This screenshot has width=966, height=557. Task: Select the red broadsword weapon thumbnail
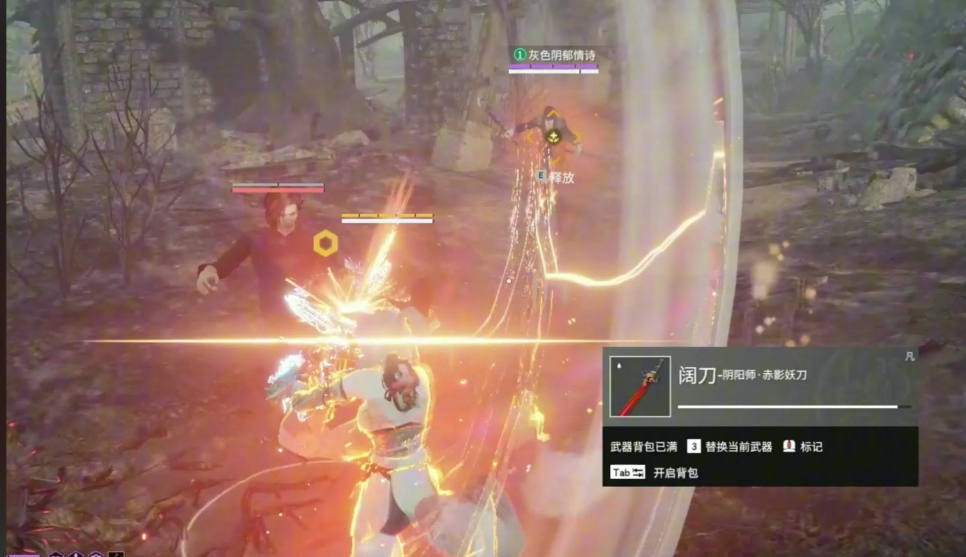coord(640,387)
